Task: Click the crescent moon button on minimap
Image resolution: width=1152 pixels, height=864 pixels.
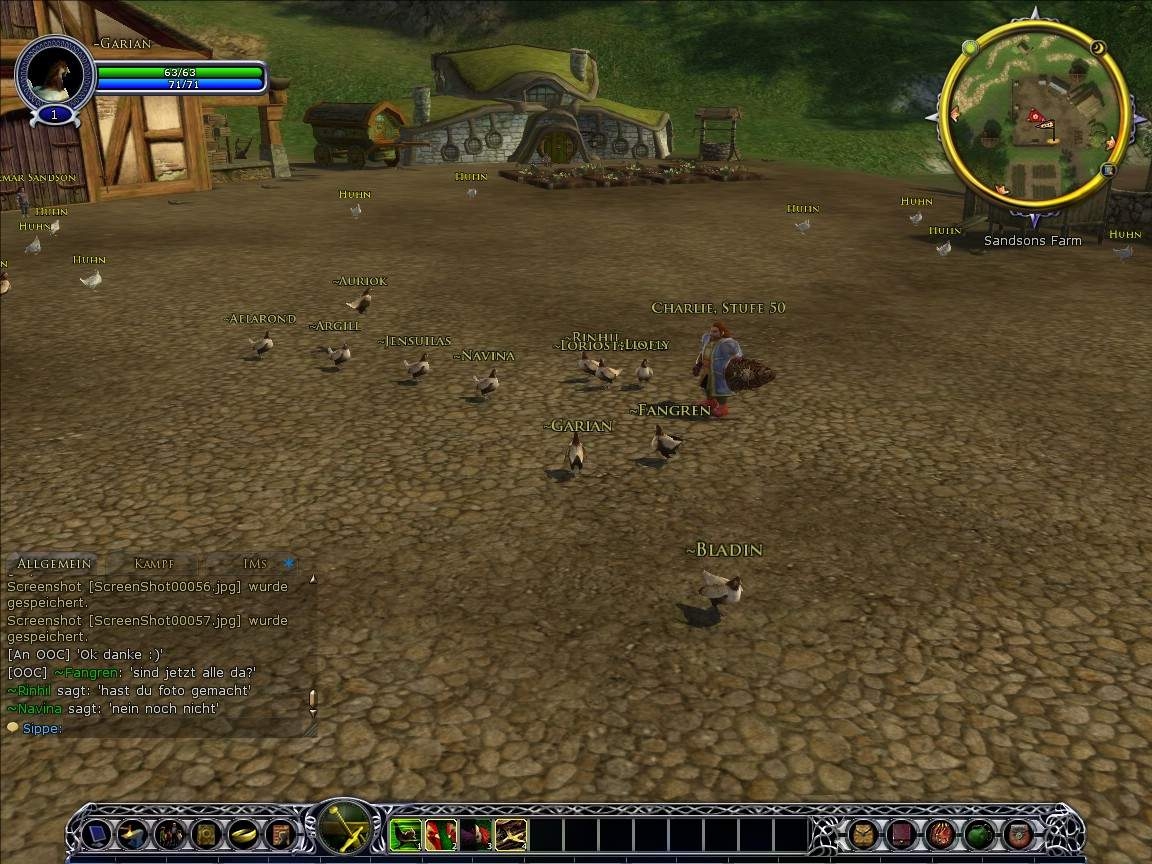Action: [x=1098, y=47]
